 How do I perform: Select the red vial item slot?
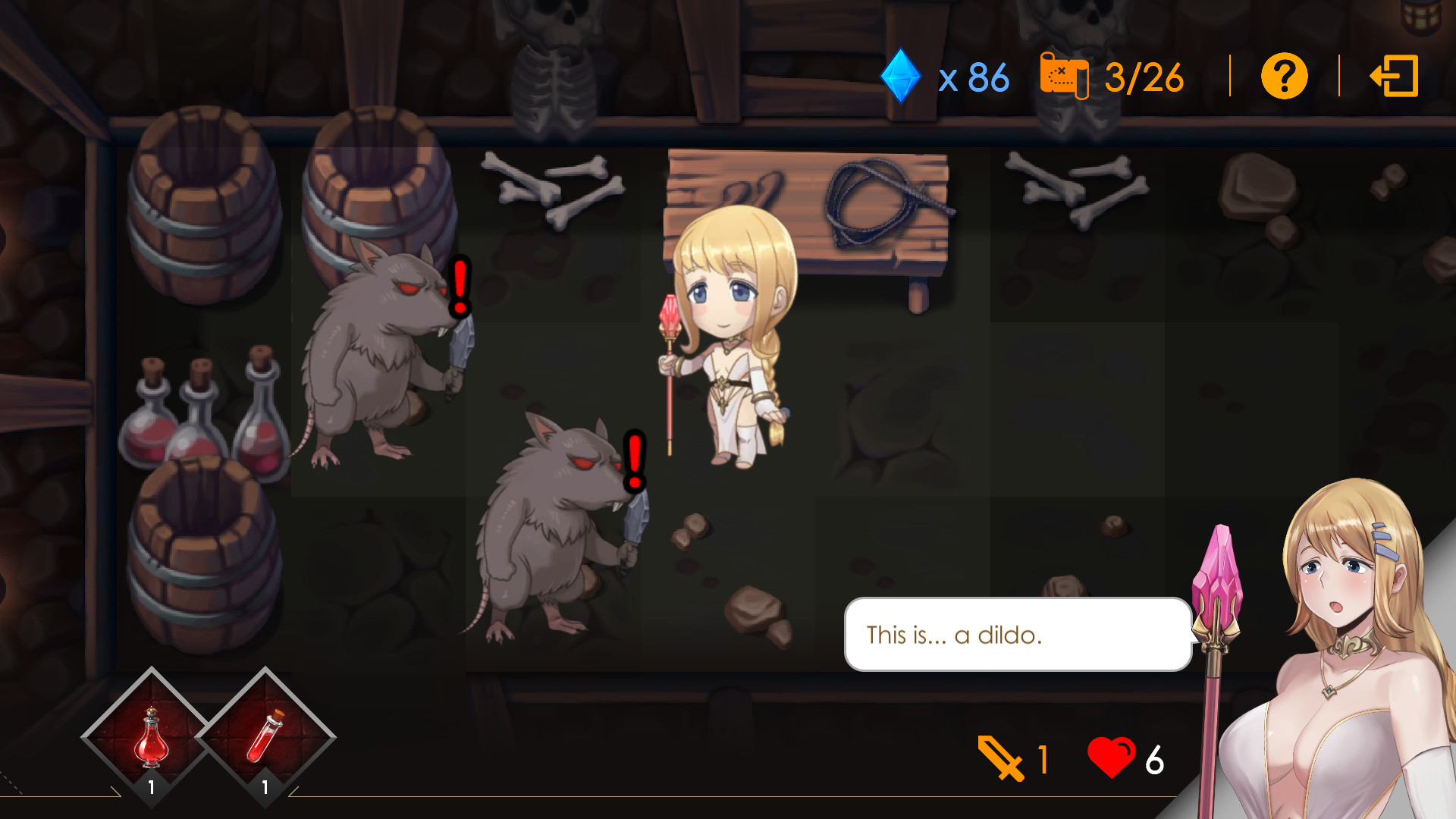265,736
